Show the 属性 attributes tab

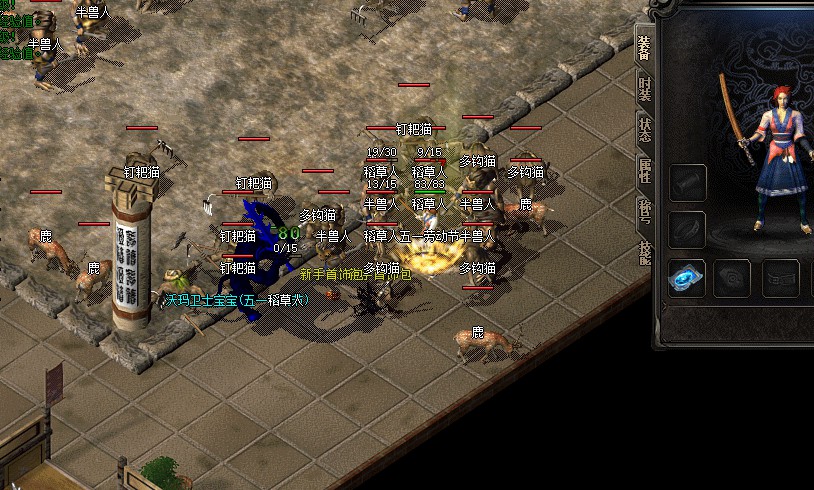pyautogui.click(x=644, y=169)
